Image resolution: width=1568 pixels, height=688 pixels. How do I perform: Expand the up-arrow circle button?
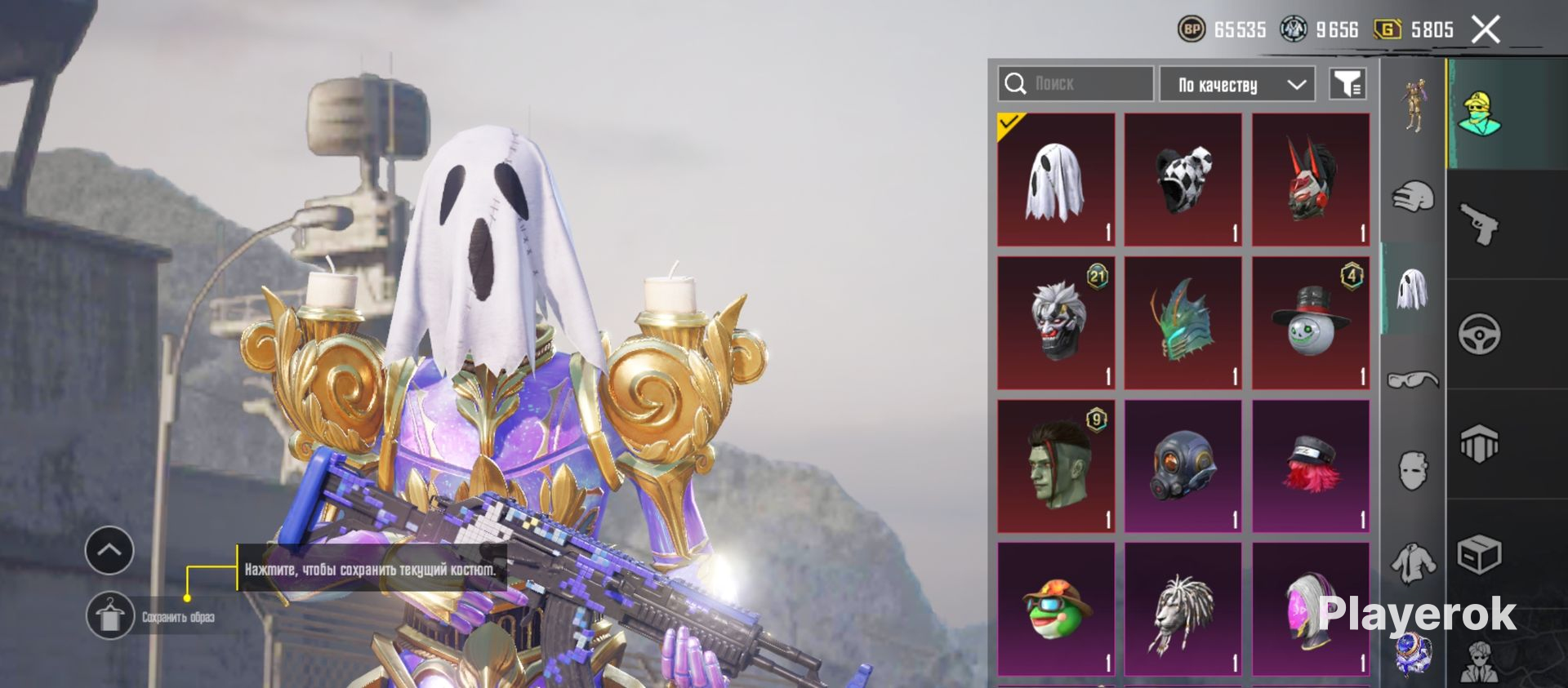[x=109, y=550]
